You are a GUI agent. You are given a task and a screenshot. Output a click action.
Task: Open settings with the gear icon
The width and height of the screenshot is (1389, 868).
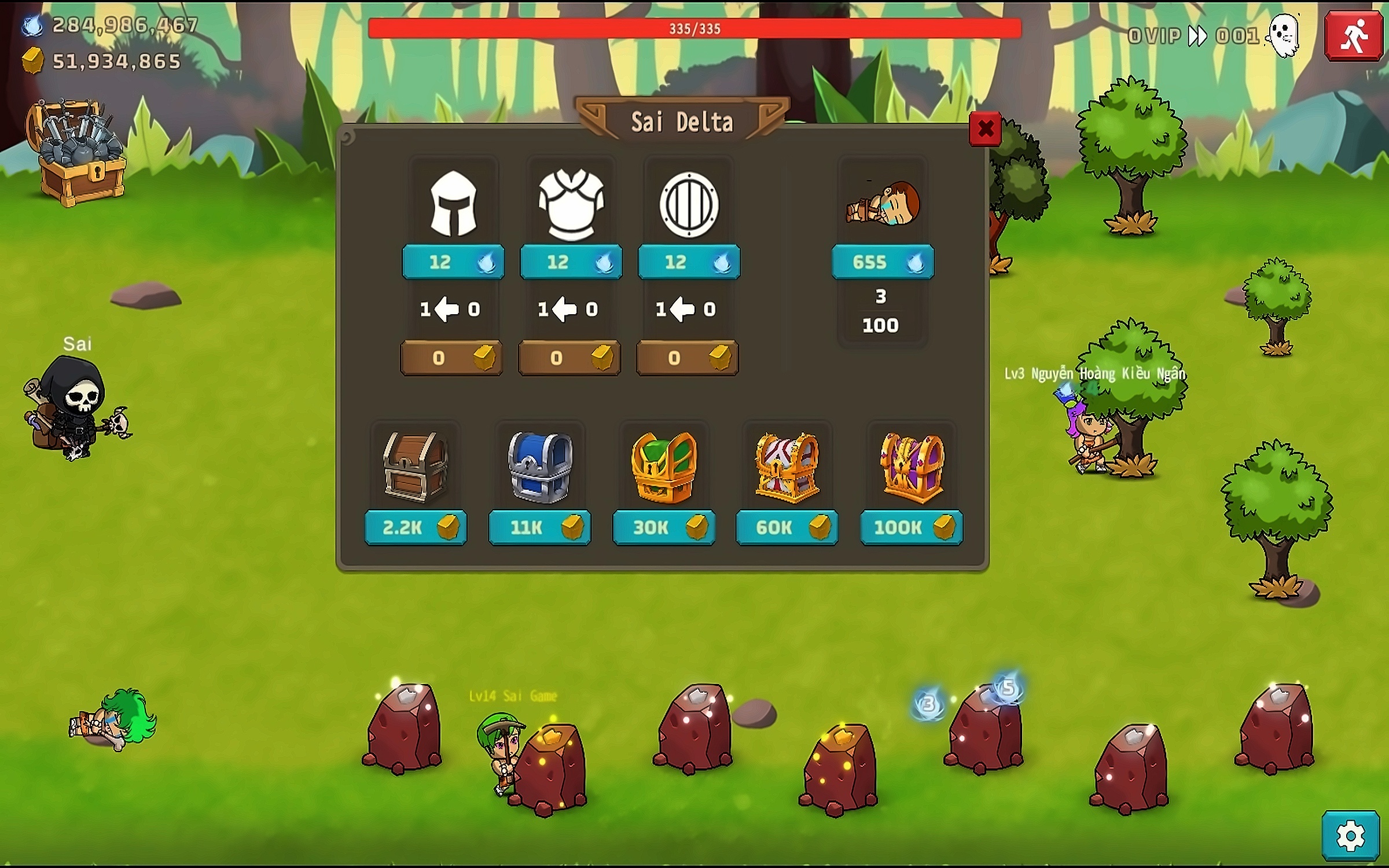(x=1351, y=836)
